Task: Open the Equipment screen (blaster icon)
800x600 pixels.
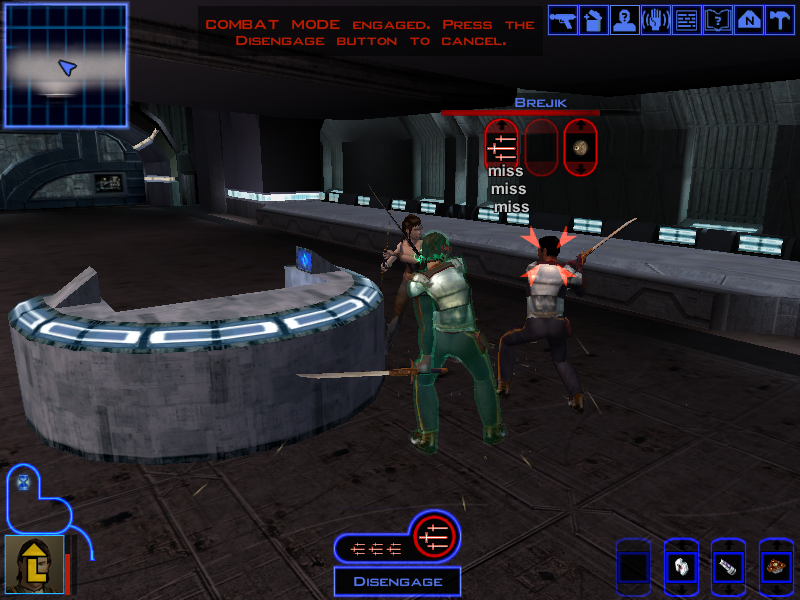Action: point(563,20)
